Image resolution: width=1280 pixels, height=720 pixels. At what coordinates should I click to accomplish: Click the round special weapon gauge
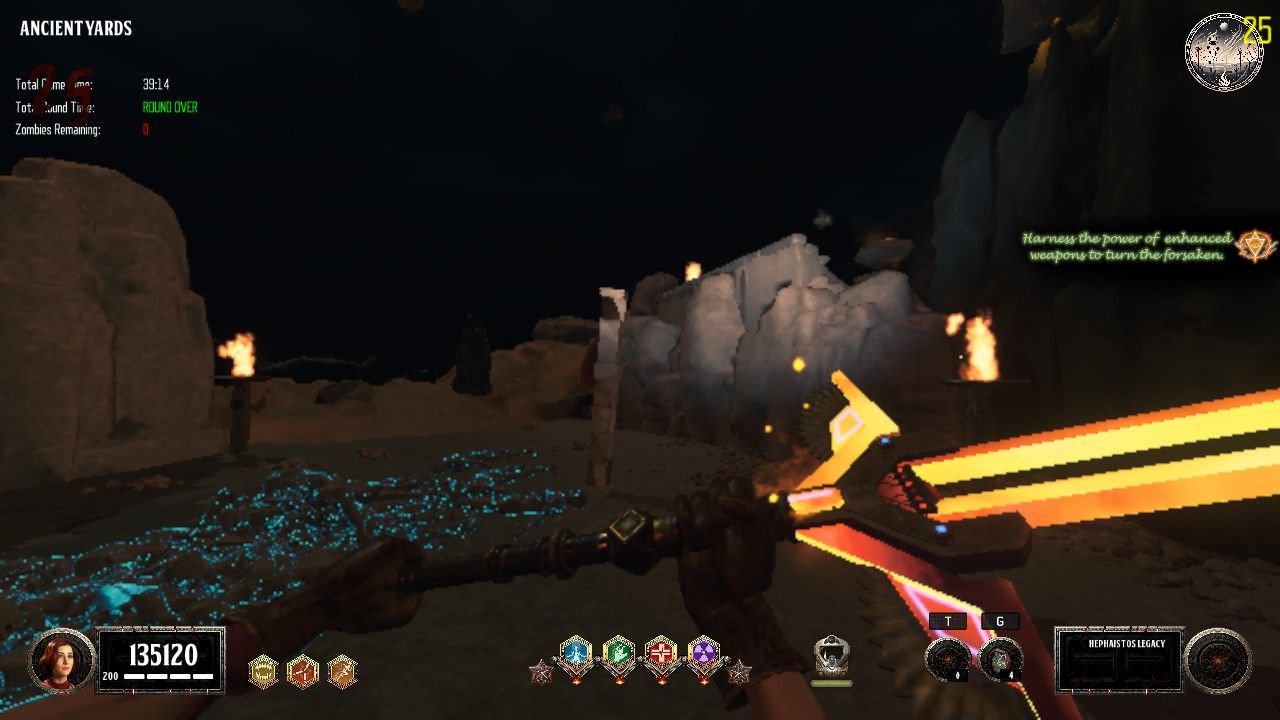[x=1218, y=661]
